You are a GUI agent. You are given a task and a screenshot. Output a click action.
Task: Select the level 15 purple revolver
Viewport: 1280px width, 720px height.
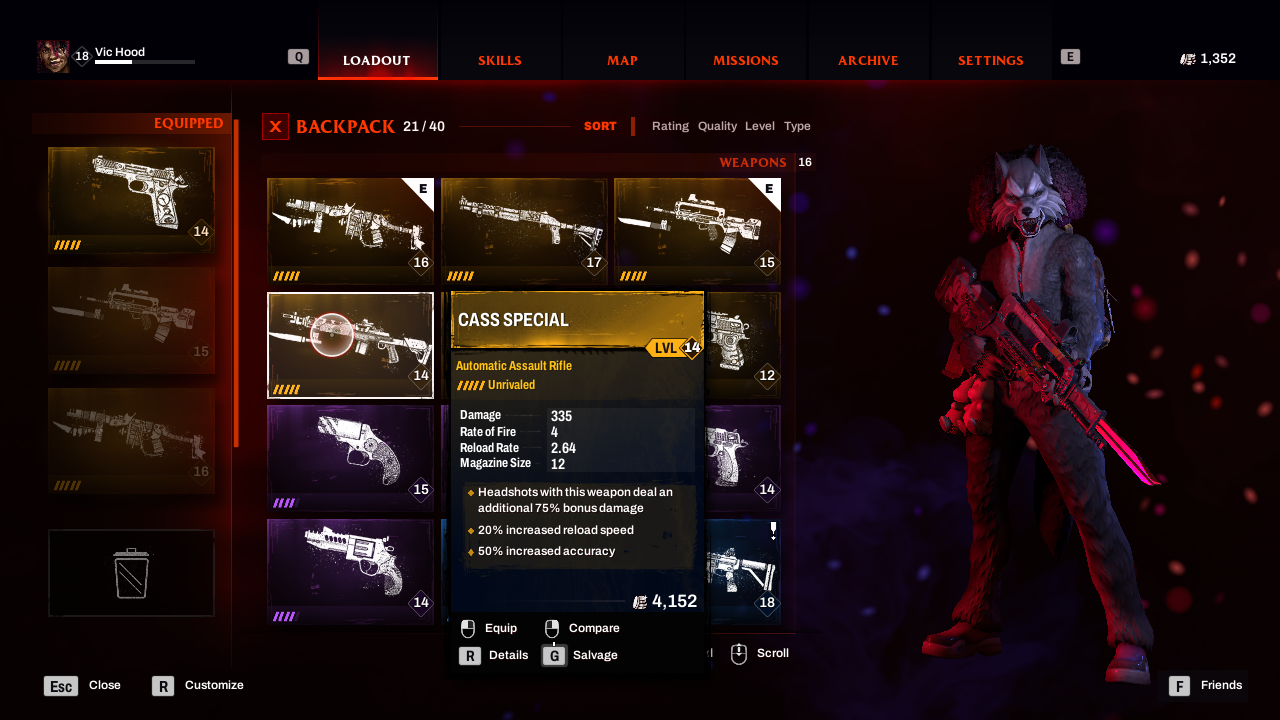(350, 458)
